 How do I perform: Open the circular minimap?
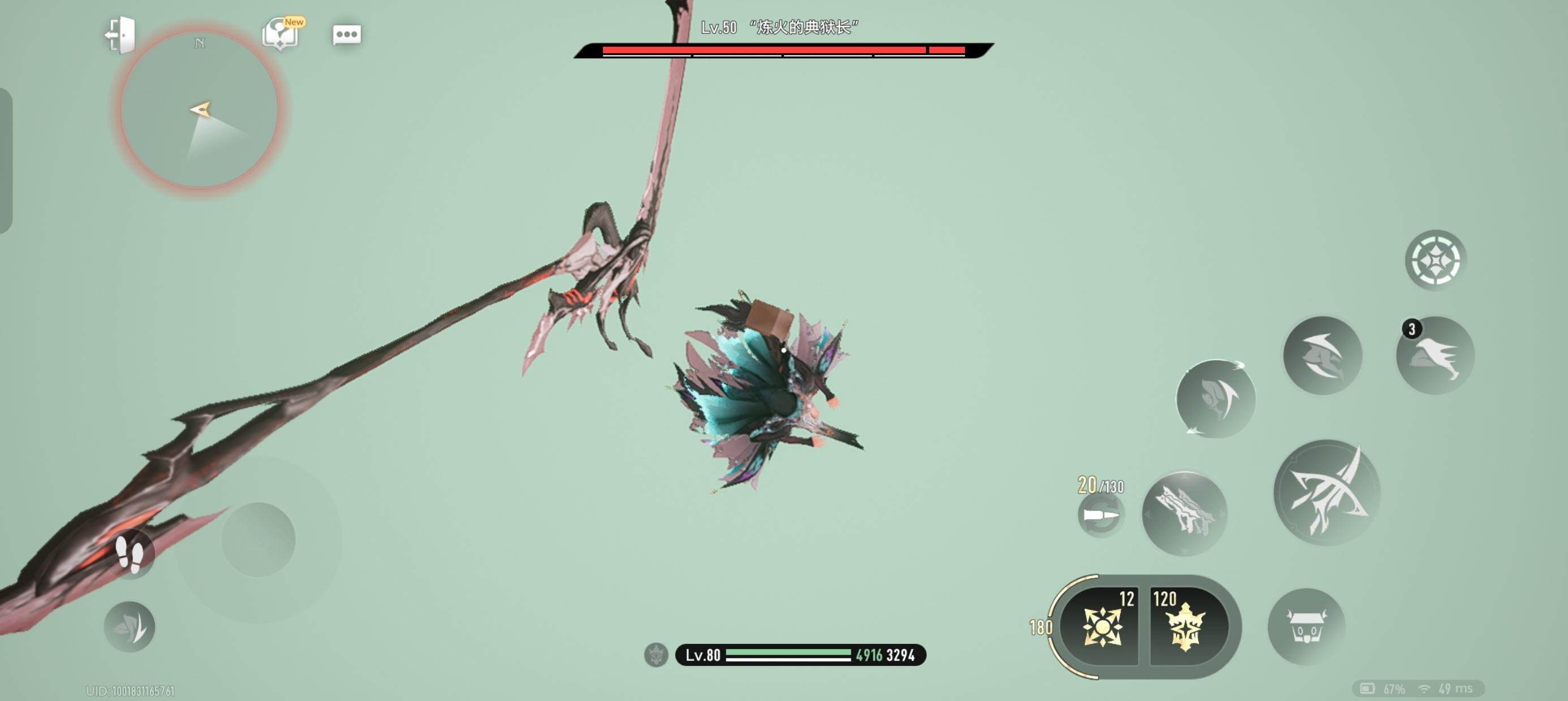coord(200,111)
